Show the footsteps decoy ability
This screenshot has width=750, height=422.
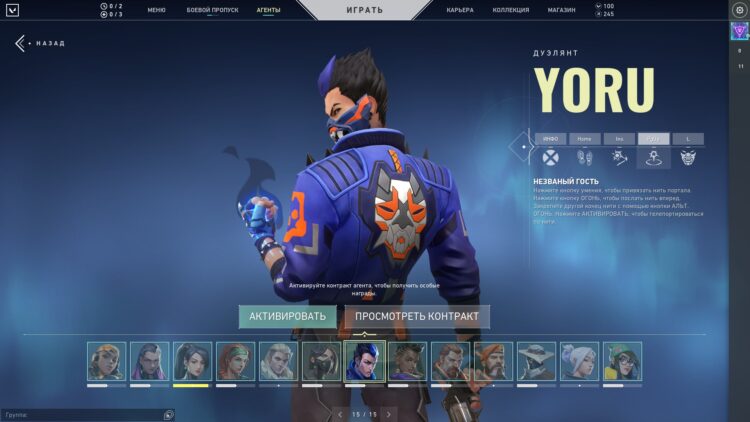tap(585, 157)
